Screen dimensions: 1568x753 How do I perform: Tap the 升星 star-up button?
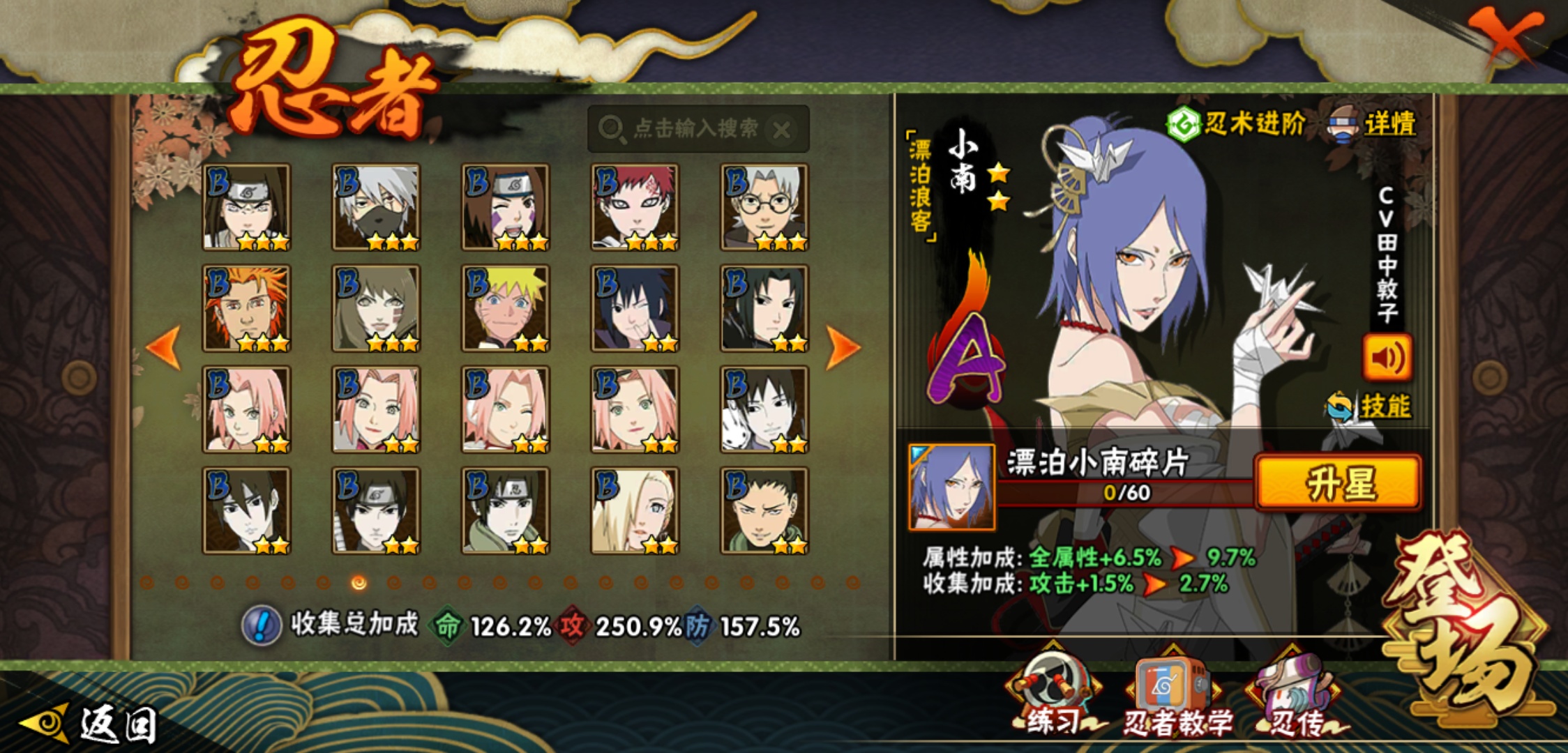click(x=1338, y=483)
